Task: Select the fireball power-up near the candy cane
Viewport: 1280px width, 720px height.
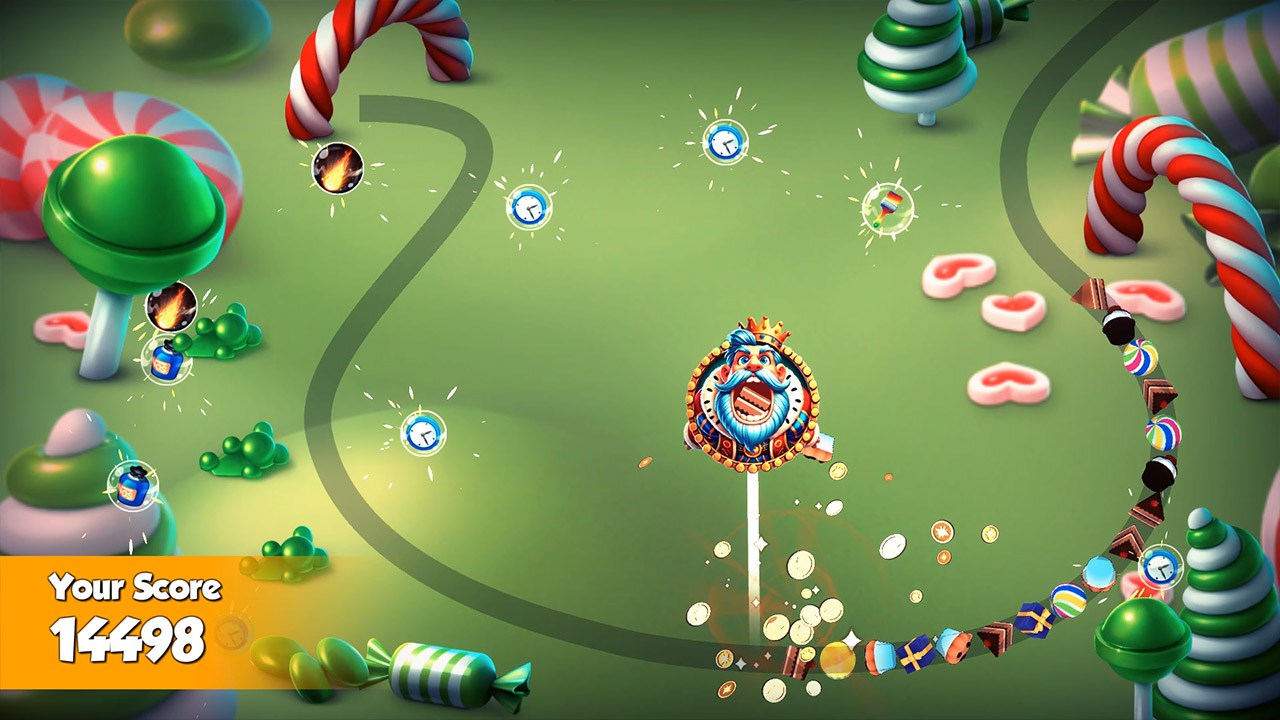Action: [337, 169]
